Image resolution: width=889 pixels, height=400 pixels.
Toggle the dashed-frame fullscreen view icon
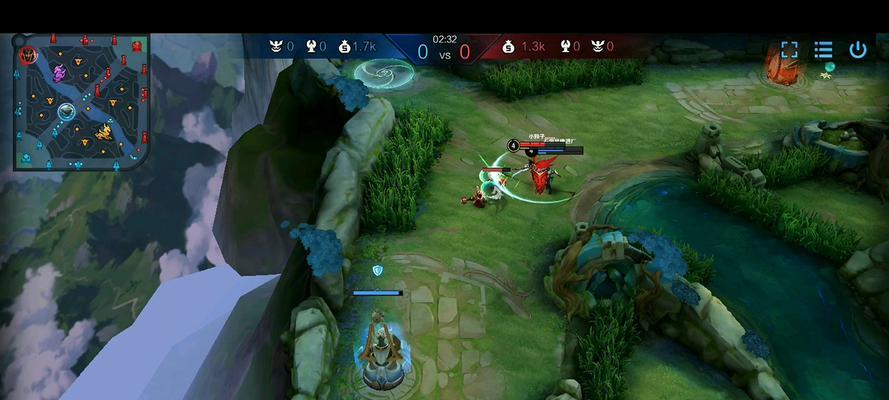[789, 49]
